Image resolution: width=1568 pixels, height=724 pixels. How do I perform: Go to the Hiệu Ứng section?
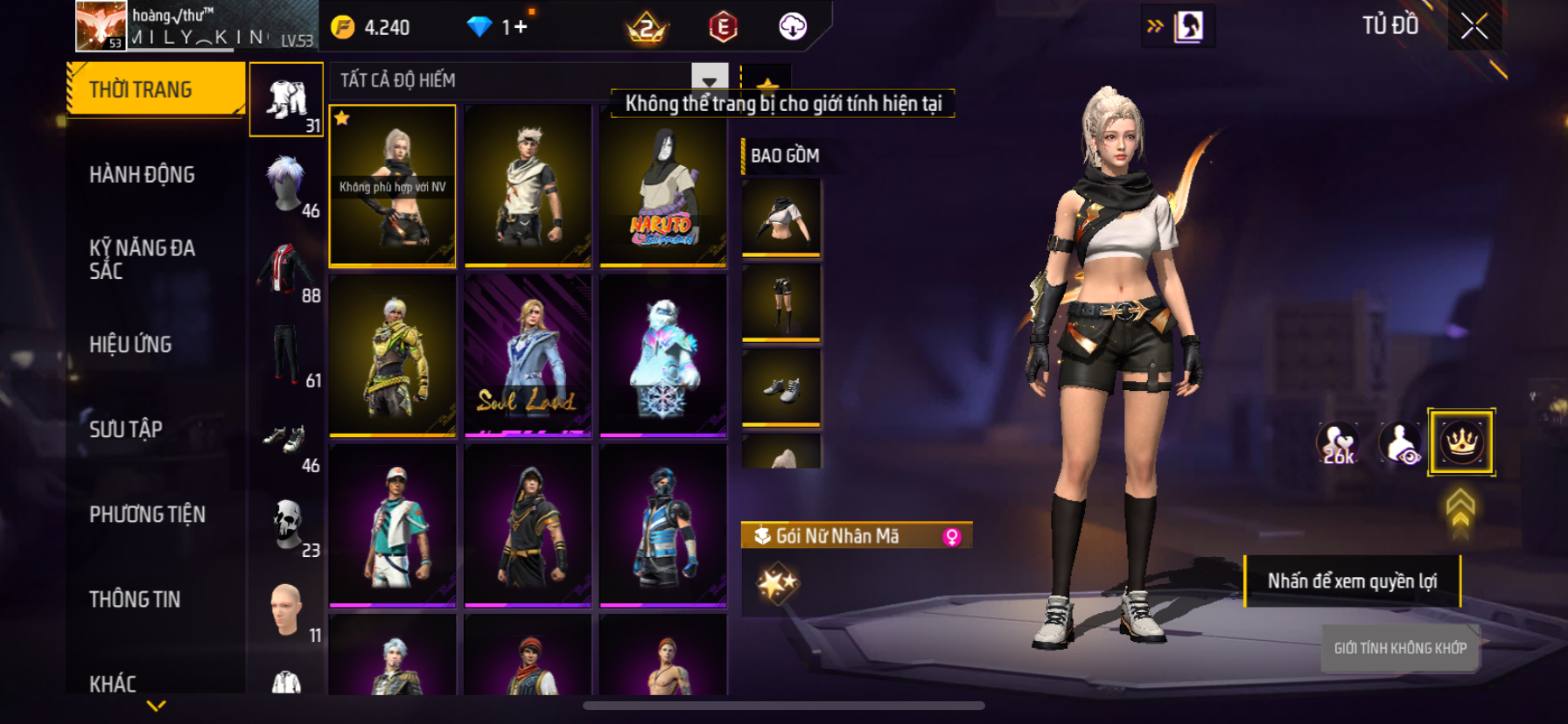point(131,345)
